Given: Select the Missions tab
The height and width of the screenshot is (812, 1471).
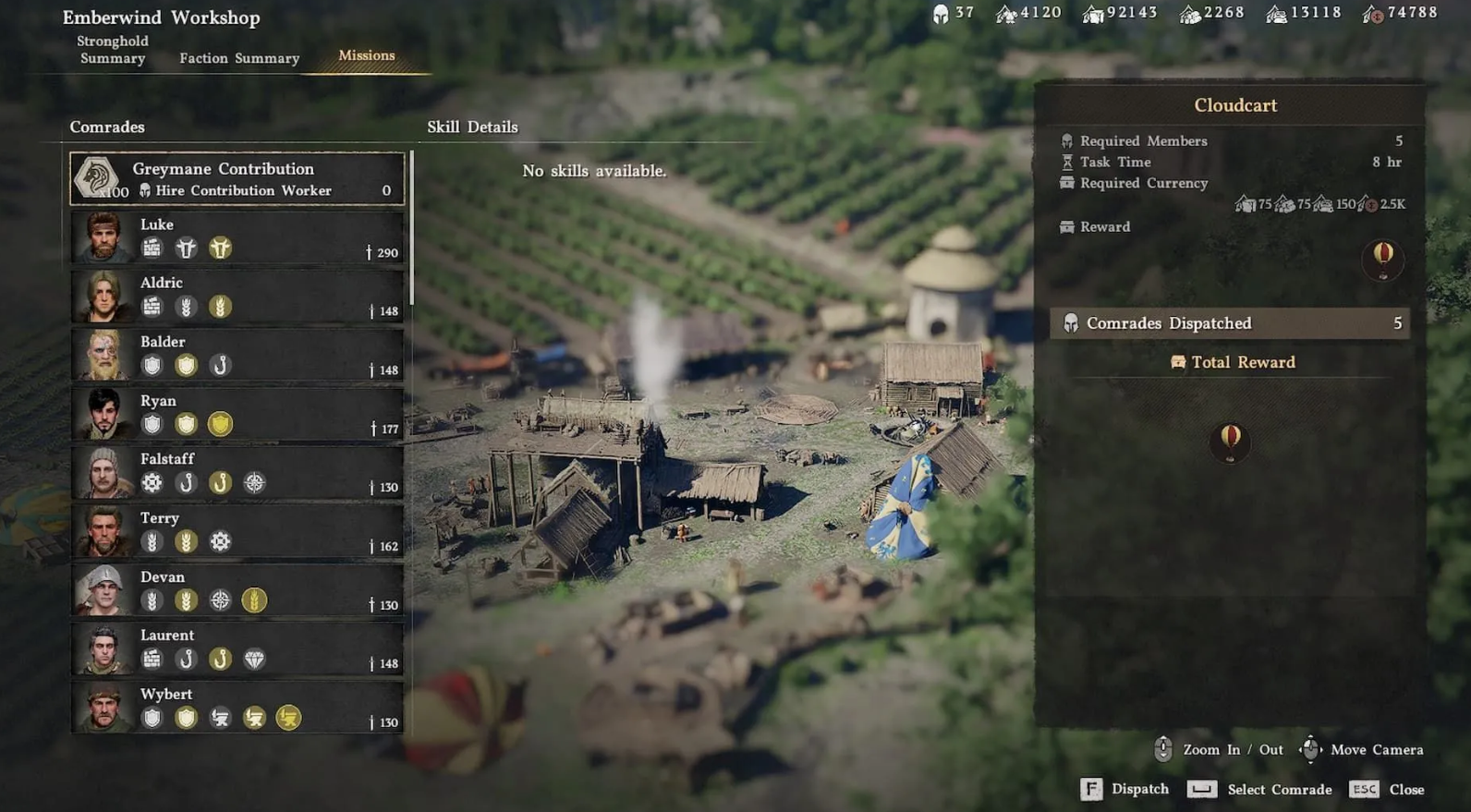Looking at the screenshot, I should point(367,55).
